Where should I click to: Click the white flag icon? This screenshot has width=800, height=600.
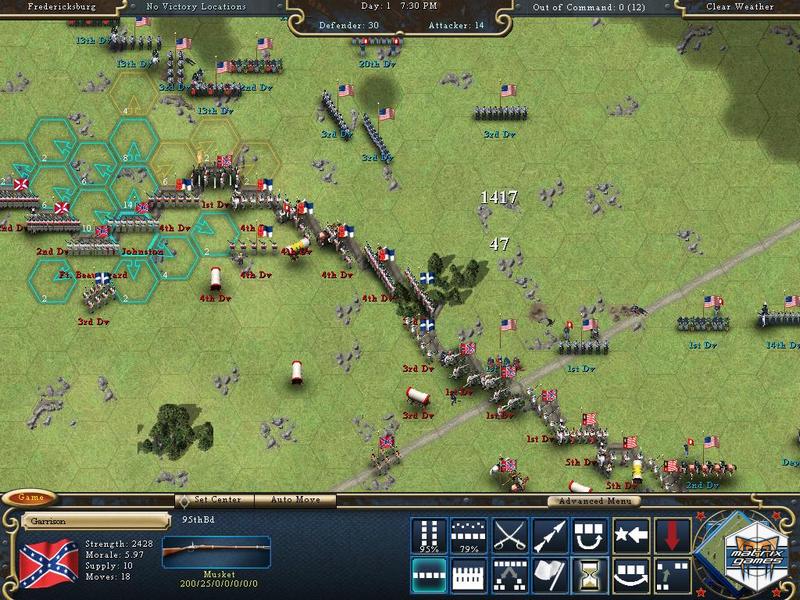coord(550,575)
